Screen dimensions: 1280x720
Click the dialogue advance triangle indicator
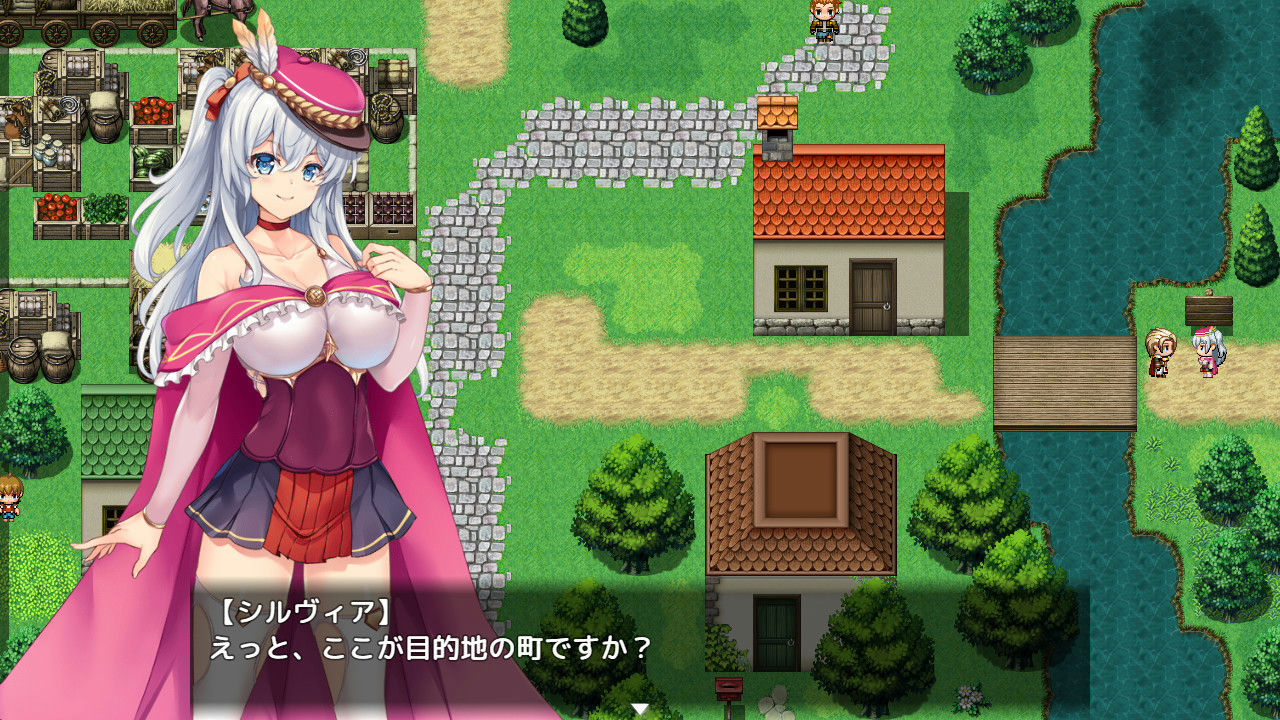coord(639,706)
